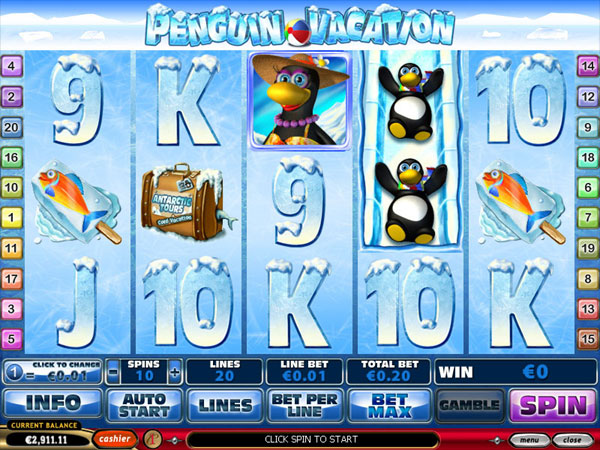
Task: Increase the auto spins count with plus
Action: point(176,373)
